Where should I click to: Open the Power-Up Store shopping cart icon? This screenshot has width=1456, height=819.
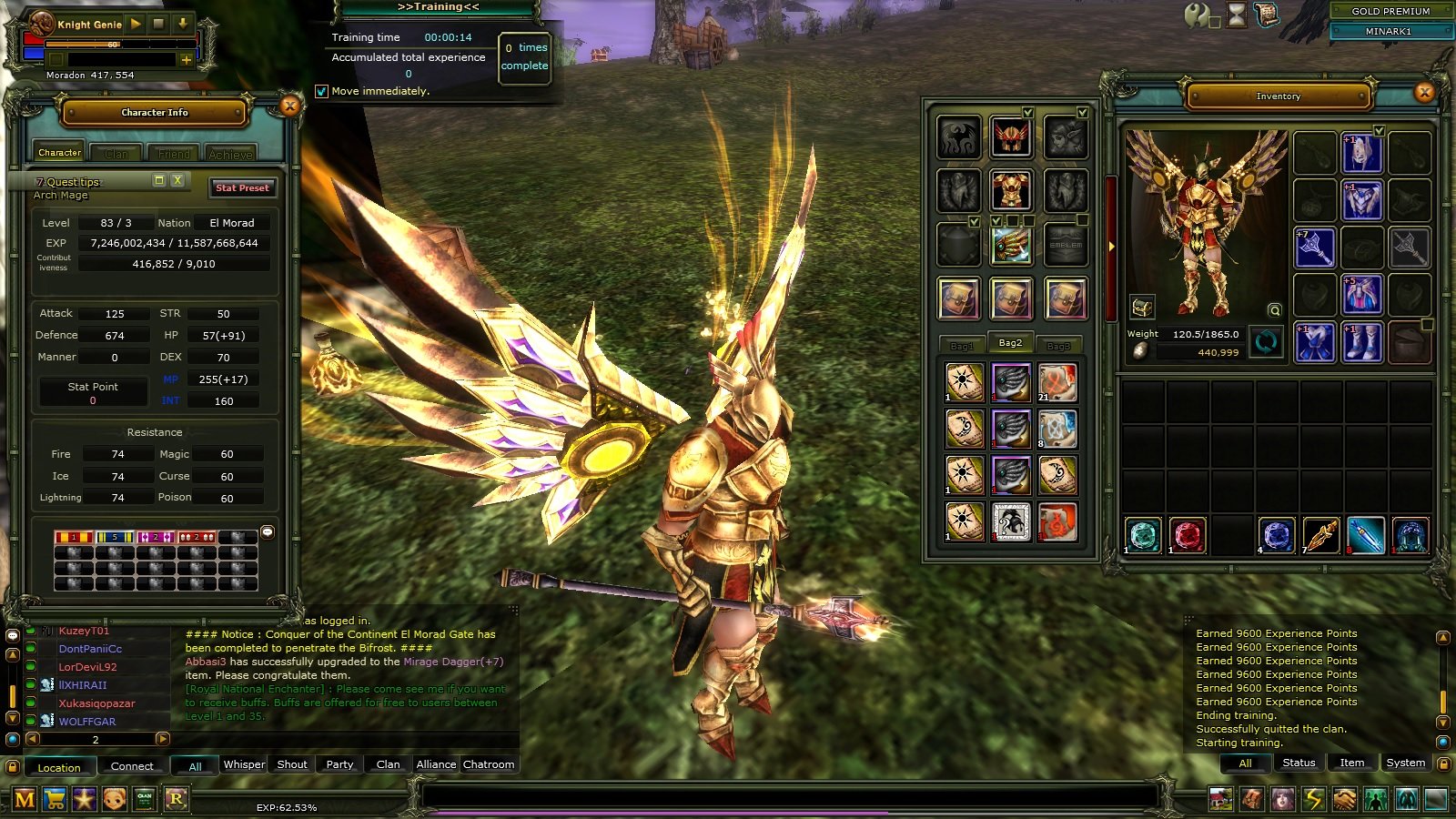(x=55, y=799)
